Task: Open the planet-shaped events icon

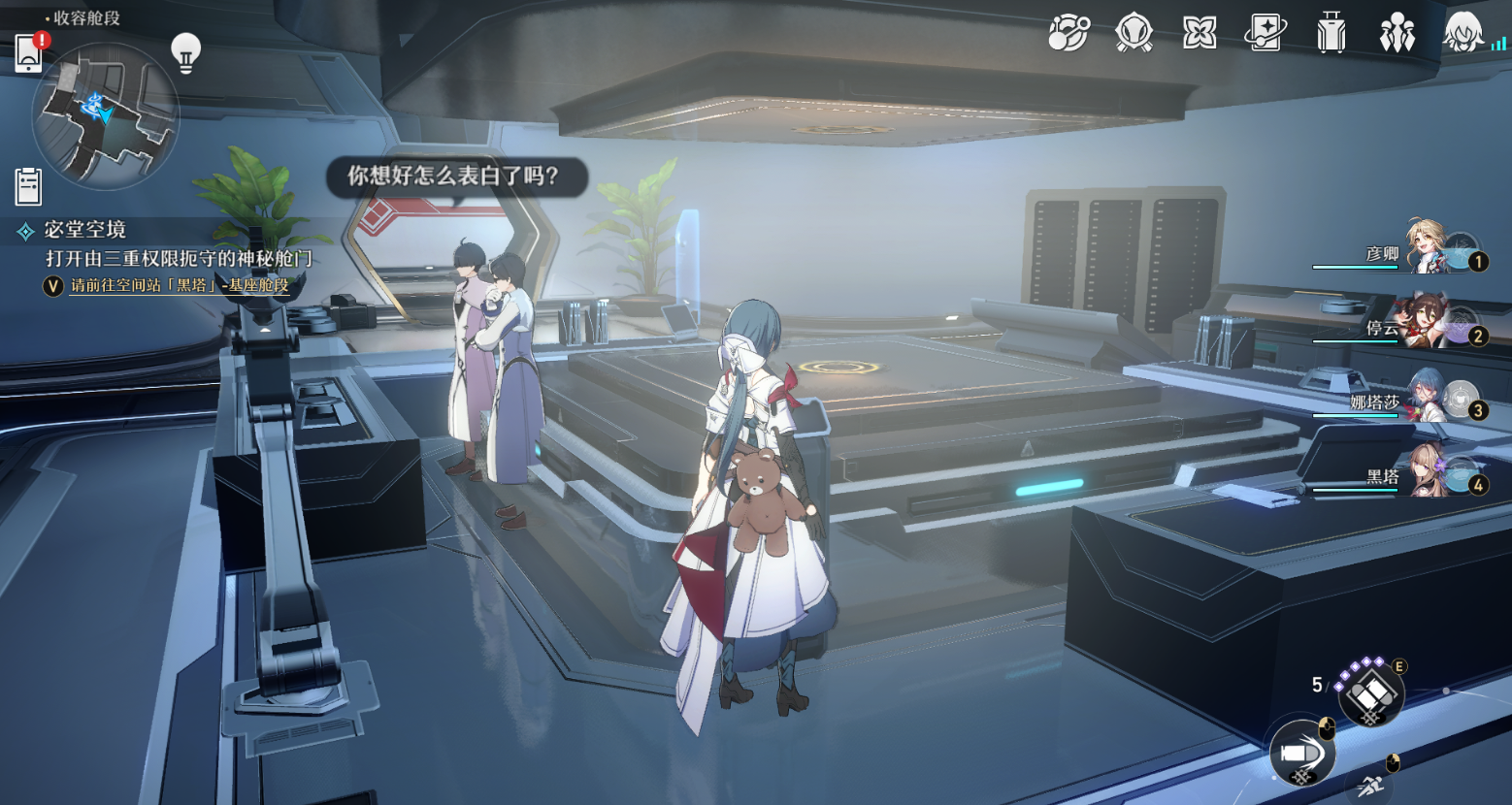Action: [x=1068, y=34]
